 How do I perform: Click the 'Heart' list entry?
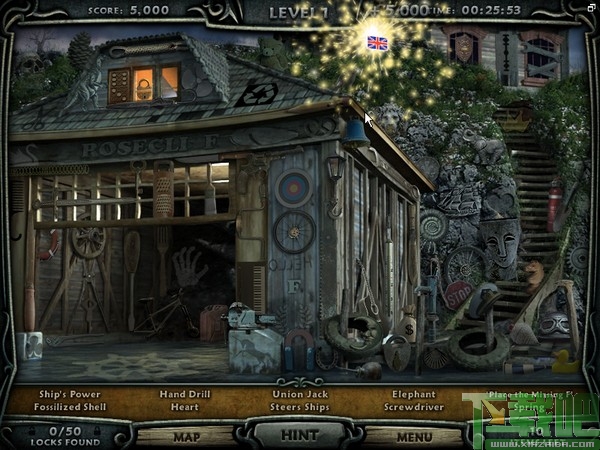point(185,408)
